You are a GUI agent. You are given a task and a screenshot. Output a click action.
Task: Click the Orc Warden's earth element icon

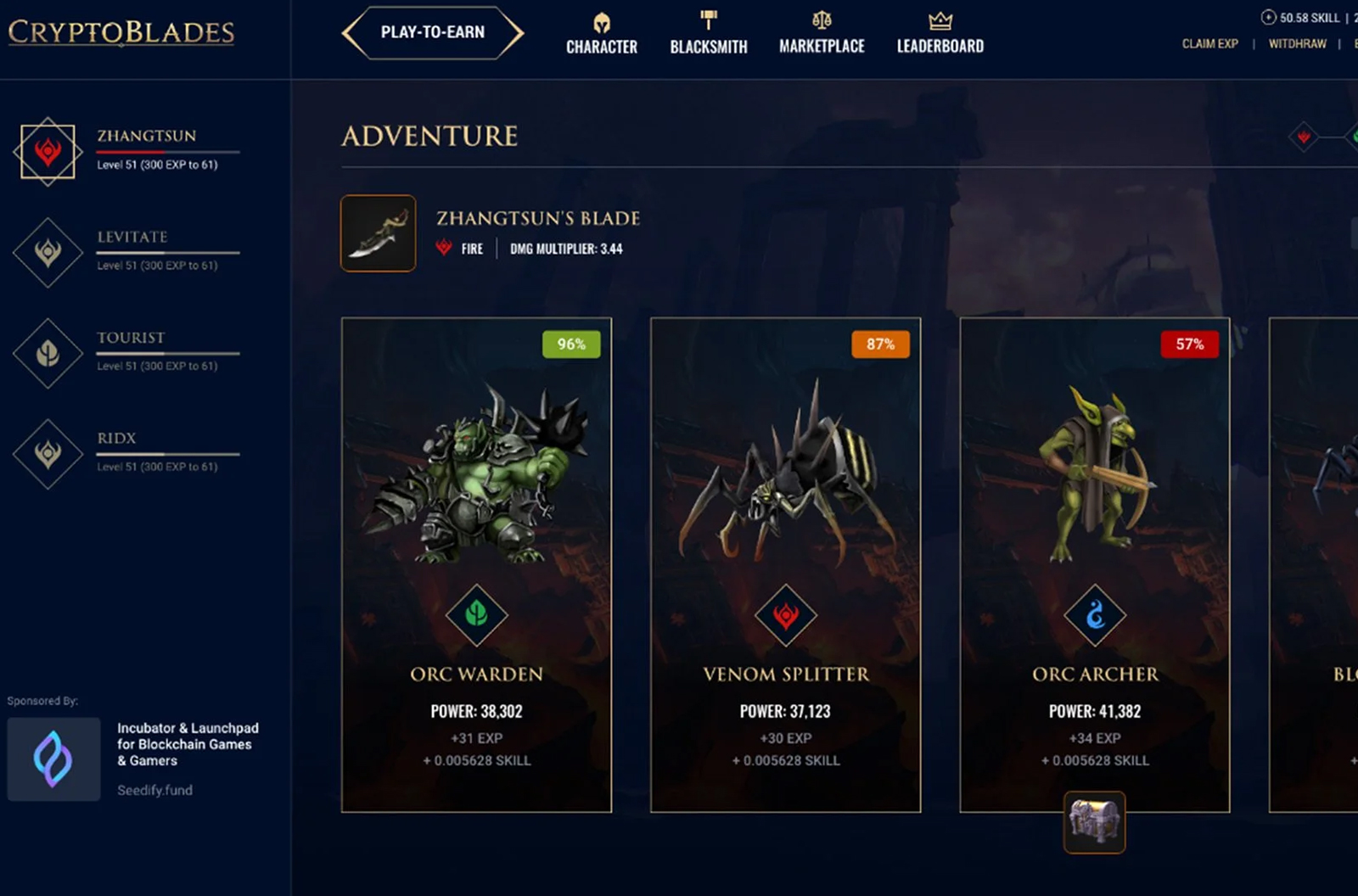[x=476, y=616]
